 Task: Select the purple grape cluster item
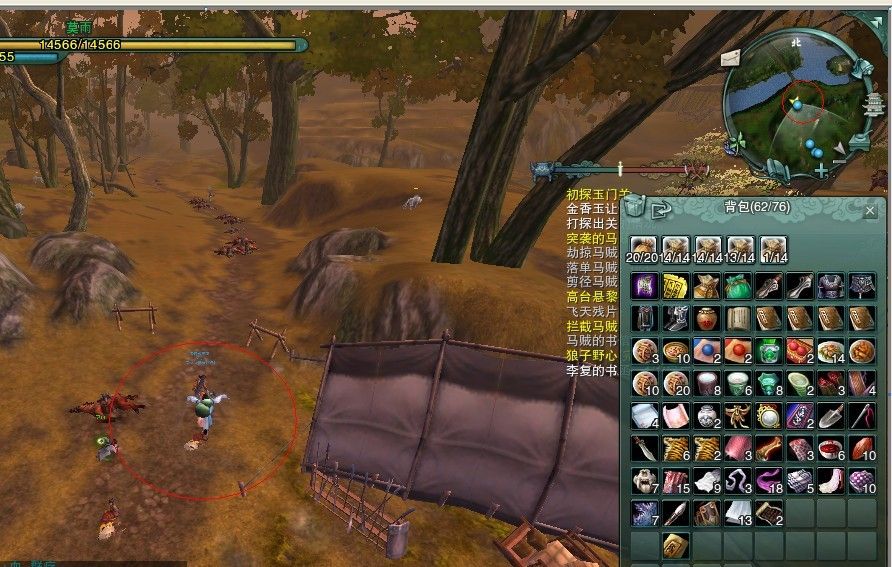863,480
